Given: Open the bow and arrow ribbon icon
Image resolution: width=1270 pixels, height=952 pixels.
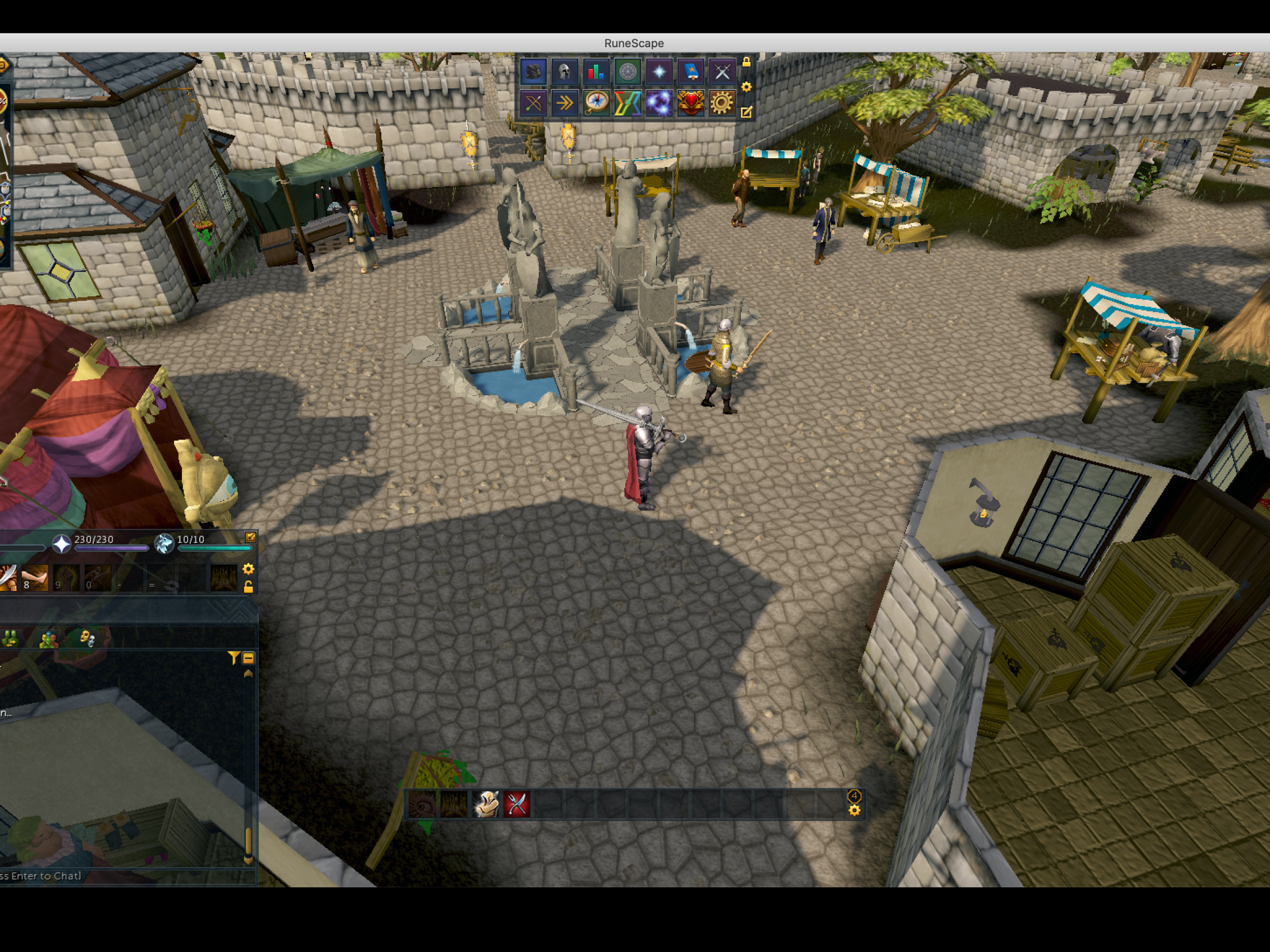Looking at the screenshot, I should (533, 104).
